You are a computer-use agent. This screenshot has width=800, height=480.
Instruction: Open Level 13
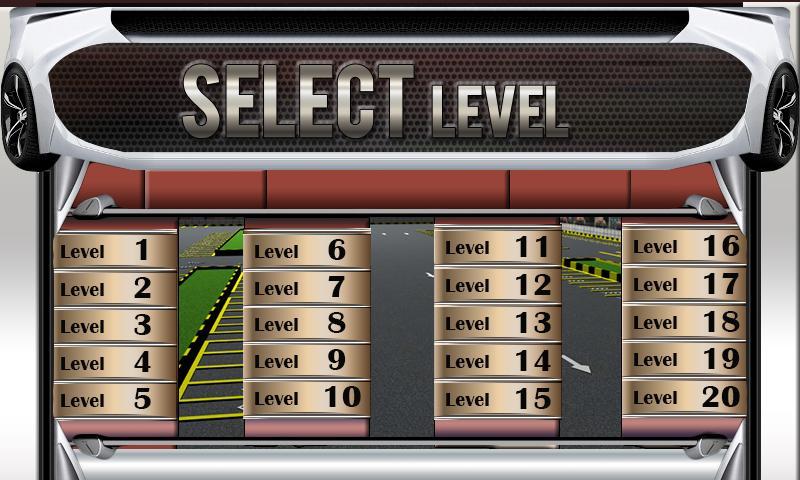(x=497, y=322)
